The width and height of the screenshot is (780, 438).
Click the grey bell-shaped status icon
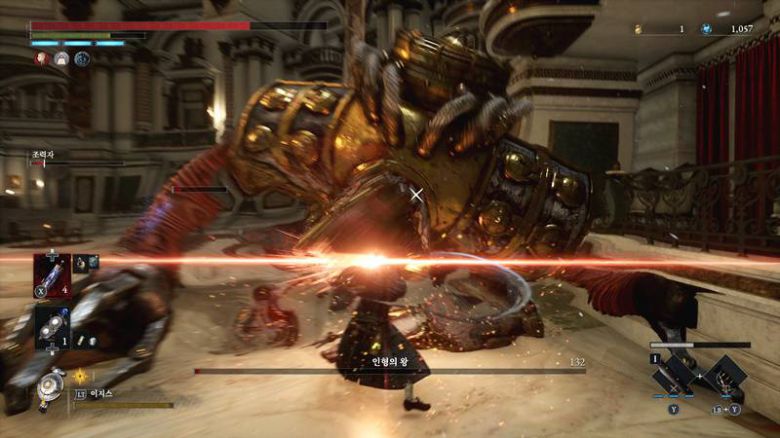(61, 59)
